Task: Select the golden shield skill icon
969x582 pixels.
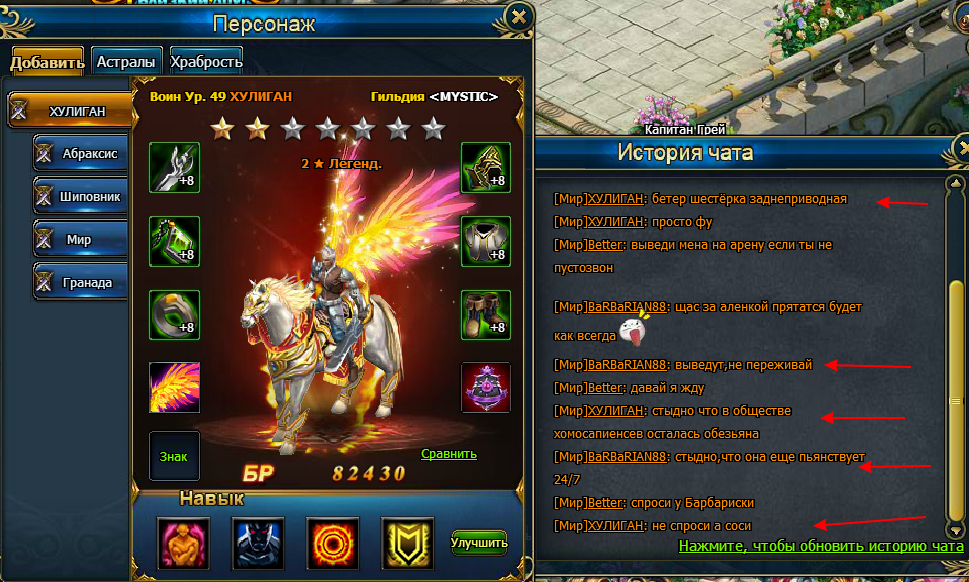Action: click(407, 542)
